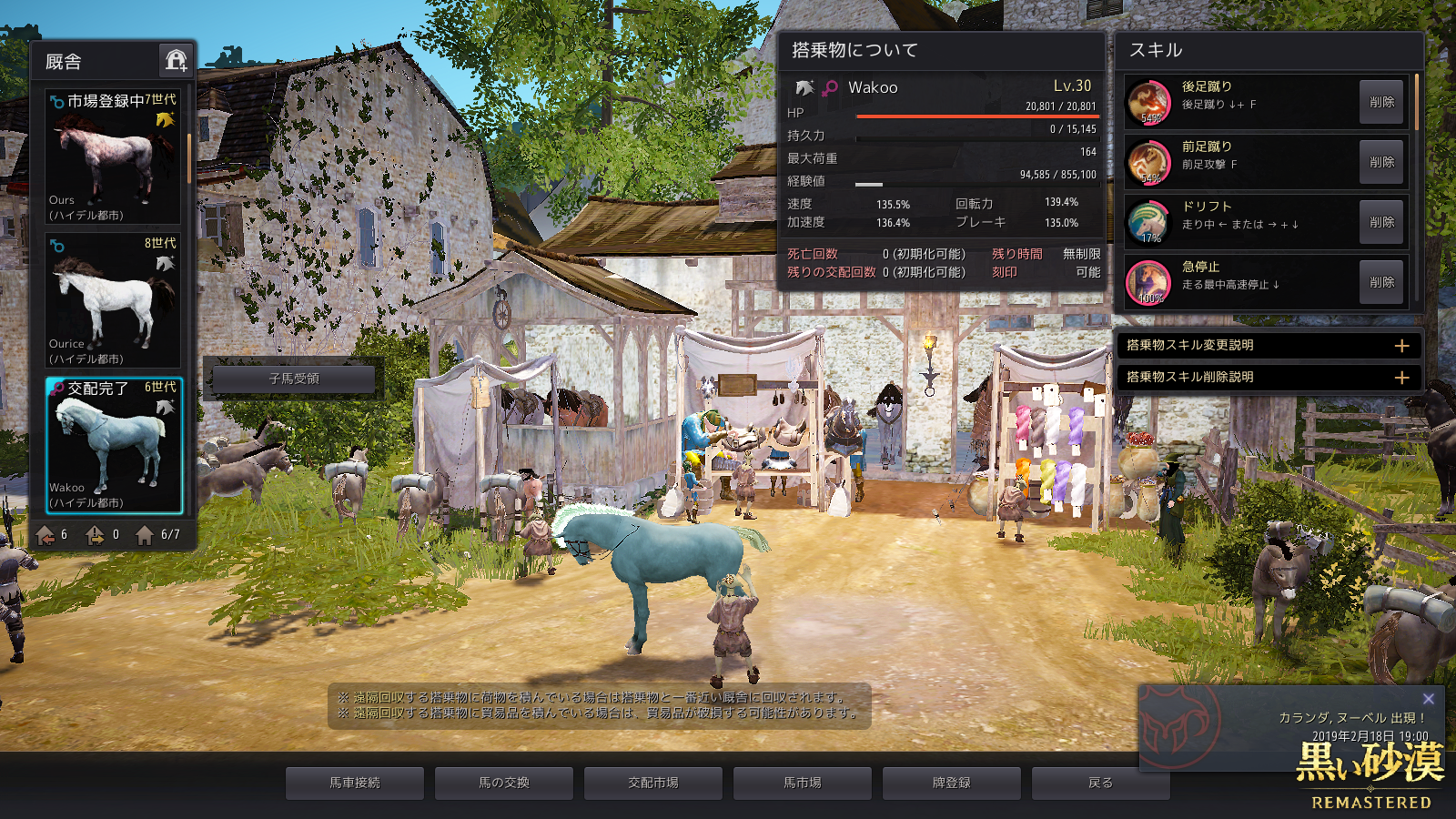Remove the ドリフト drift skill

1381,222
